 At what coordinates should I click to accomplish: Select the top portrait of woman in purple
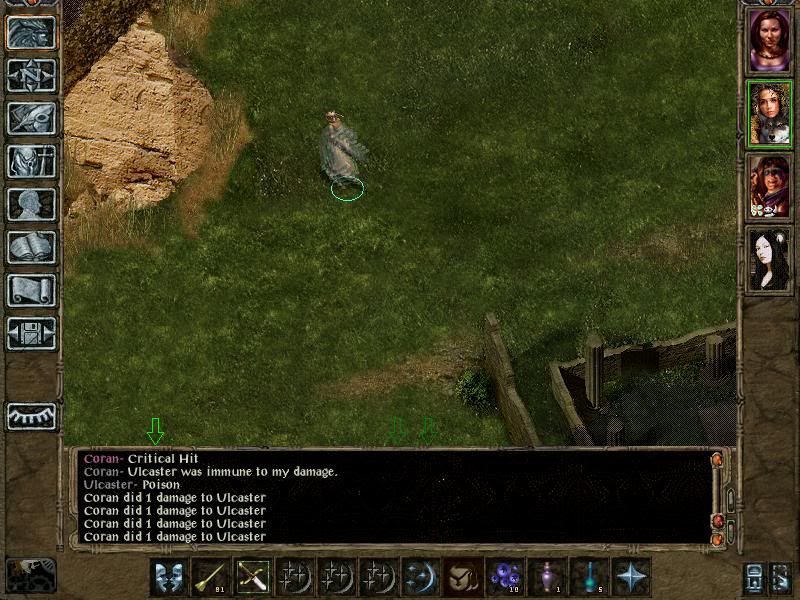click(770, 41)
